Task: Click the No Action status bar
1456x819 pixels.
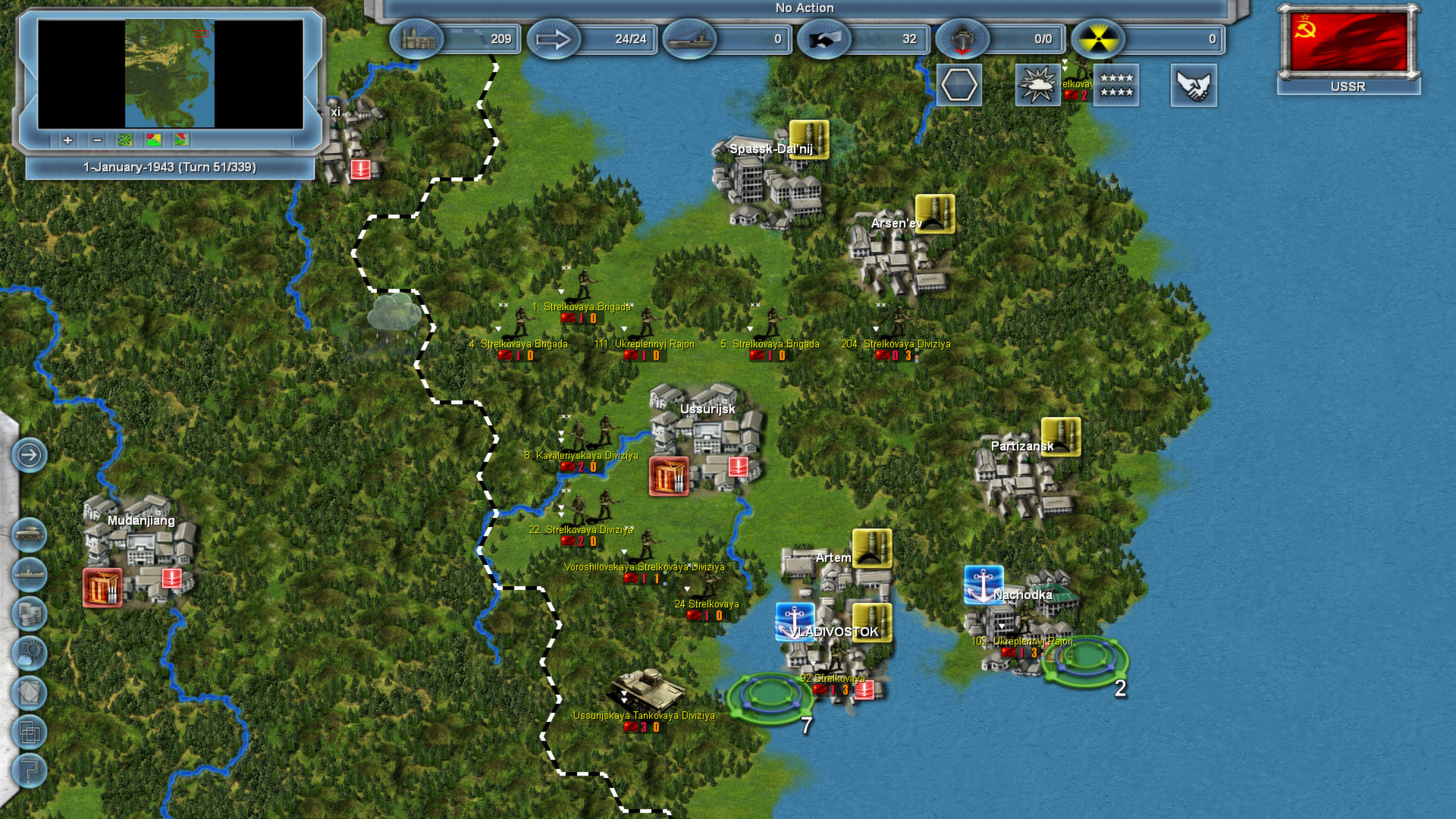Action: click(802, 8)
